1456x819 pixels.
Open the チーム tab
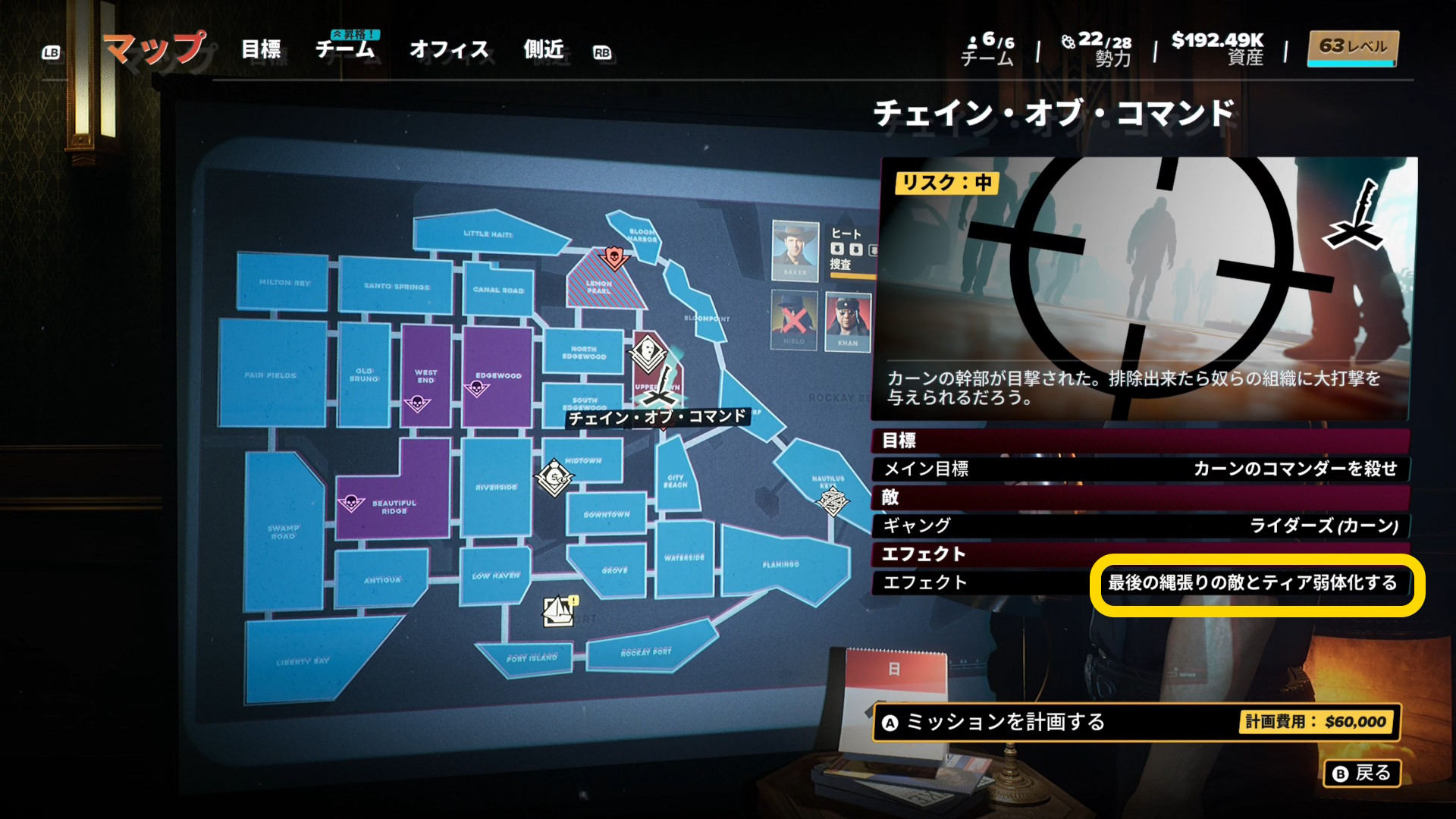345,50
